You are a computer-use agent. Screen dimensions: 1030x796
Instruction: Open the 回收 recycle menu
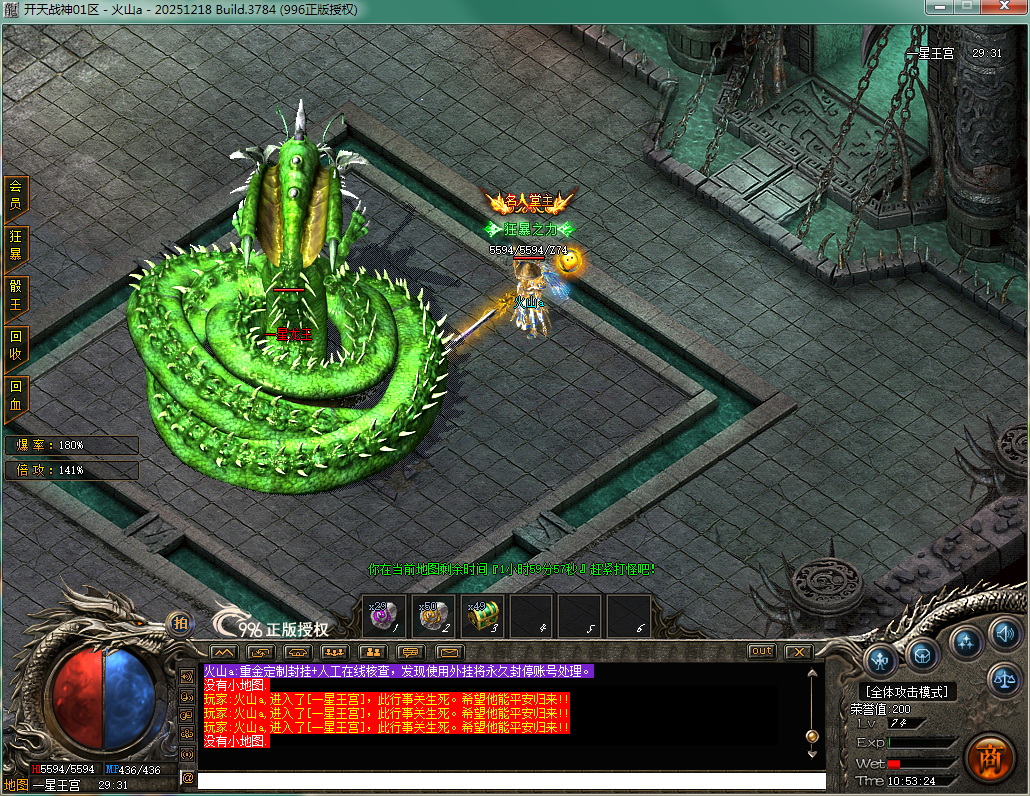pyautogui.click(x=16, y=345)
